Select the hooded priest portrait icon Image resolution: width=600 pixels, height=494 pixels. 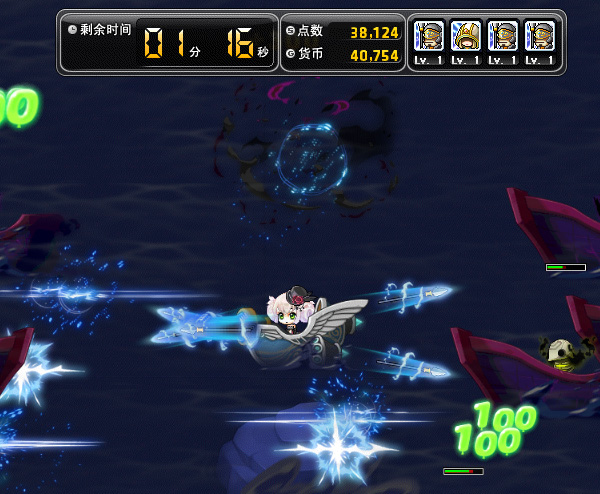click(x=466, y=37)
